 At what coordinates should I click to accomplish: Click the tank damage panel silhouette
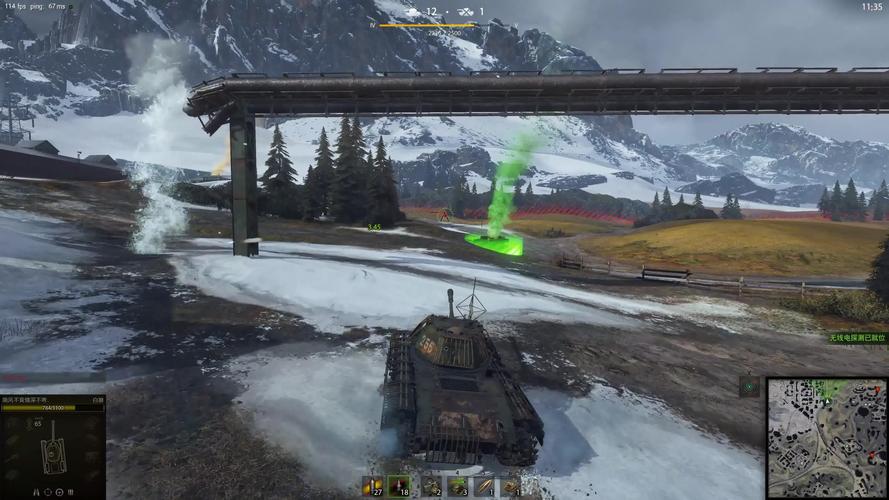click(53, 452)
